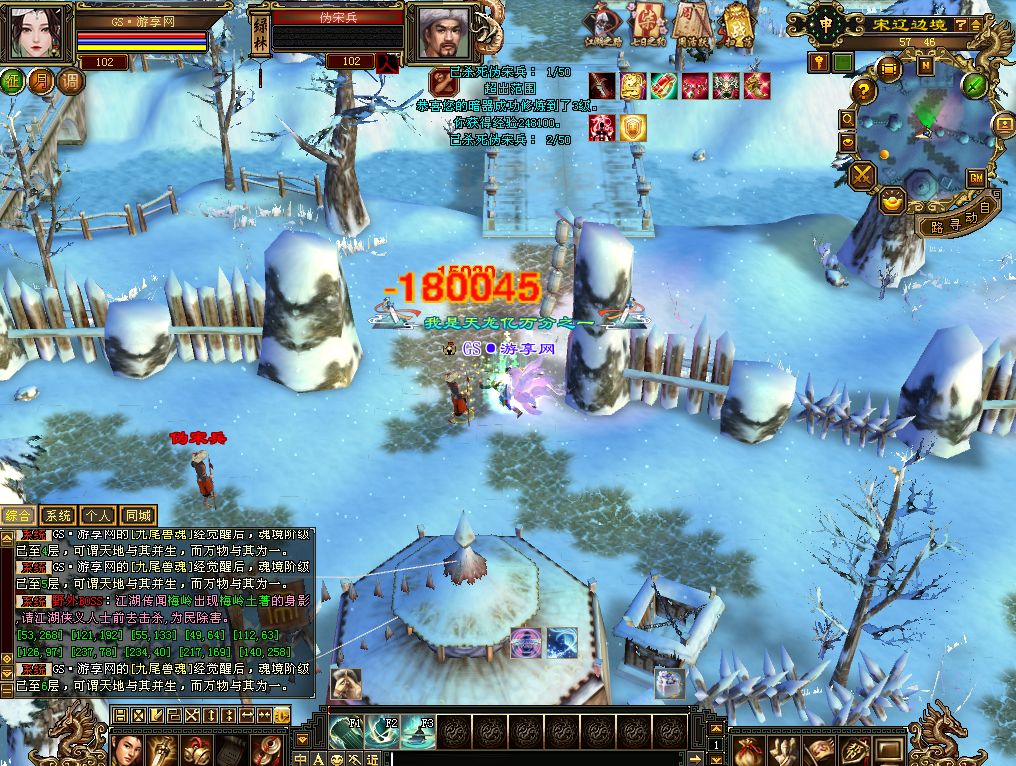Click the player character portrait
1016x766 pixels.
[x=38, y=33]
